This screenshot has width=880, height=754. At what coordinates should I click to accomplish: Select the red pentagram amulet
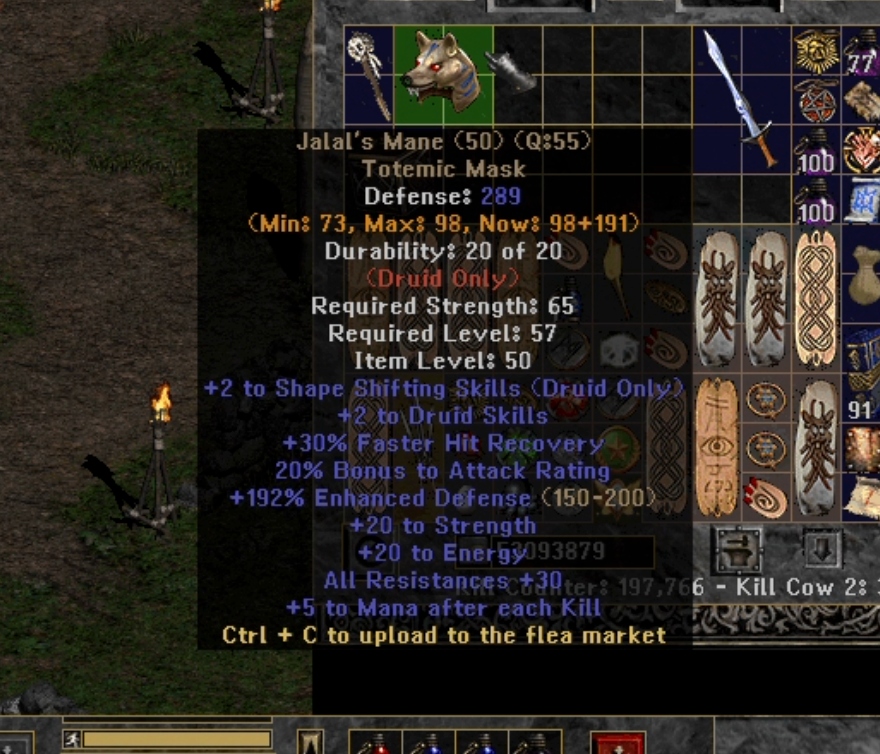[816, 100]
